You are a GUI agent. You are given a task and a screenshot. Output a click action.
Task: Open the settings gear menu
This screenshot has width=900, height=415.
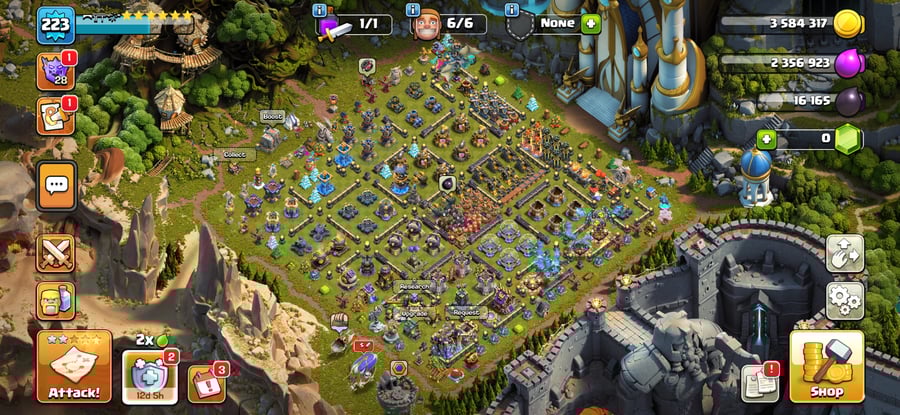(x=845, y=299)
